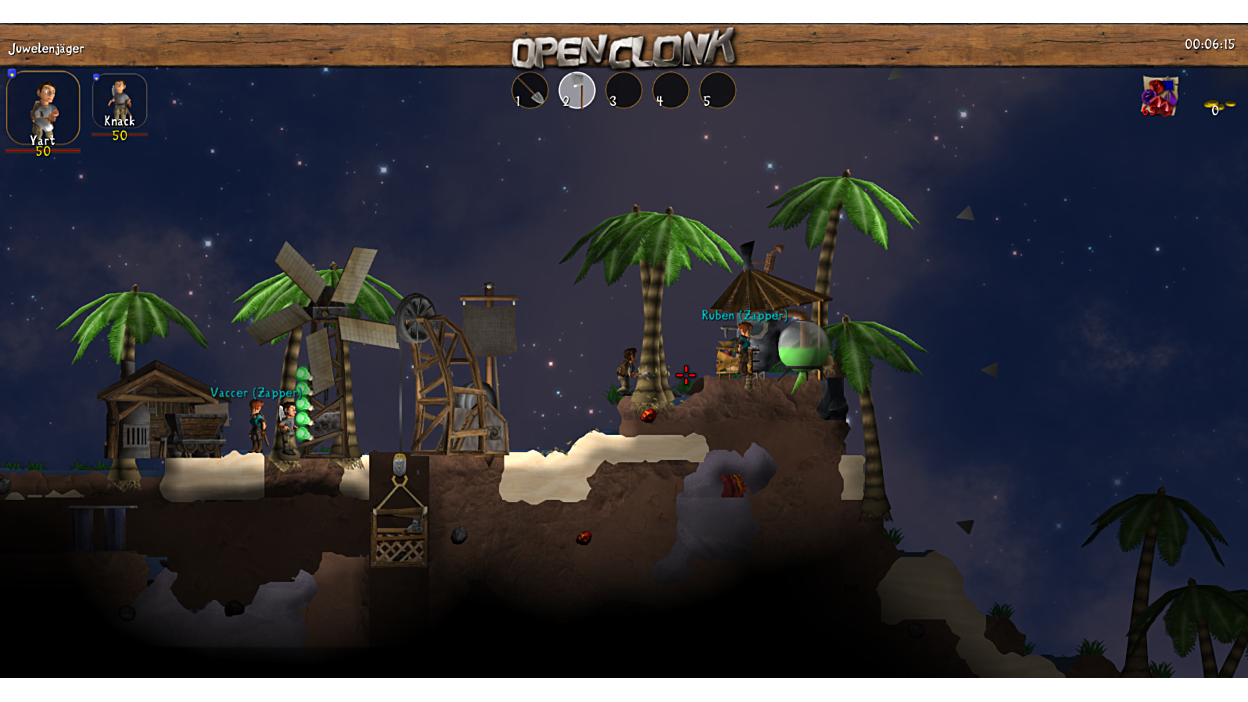The height and width of the screenshot is (702, 1248).
Task: Choose the axe in slot 2
Action: (x=577, y=91)
